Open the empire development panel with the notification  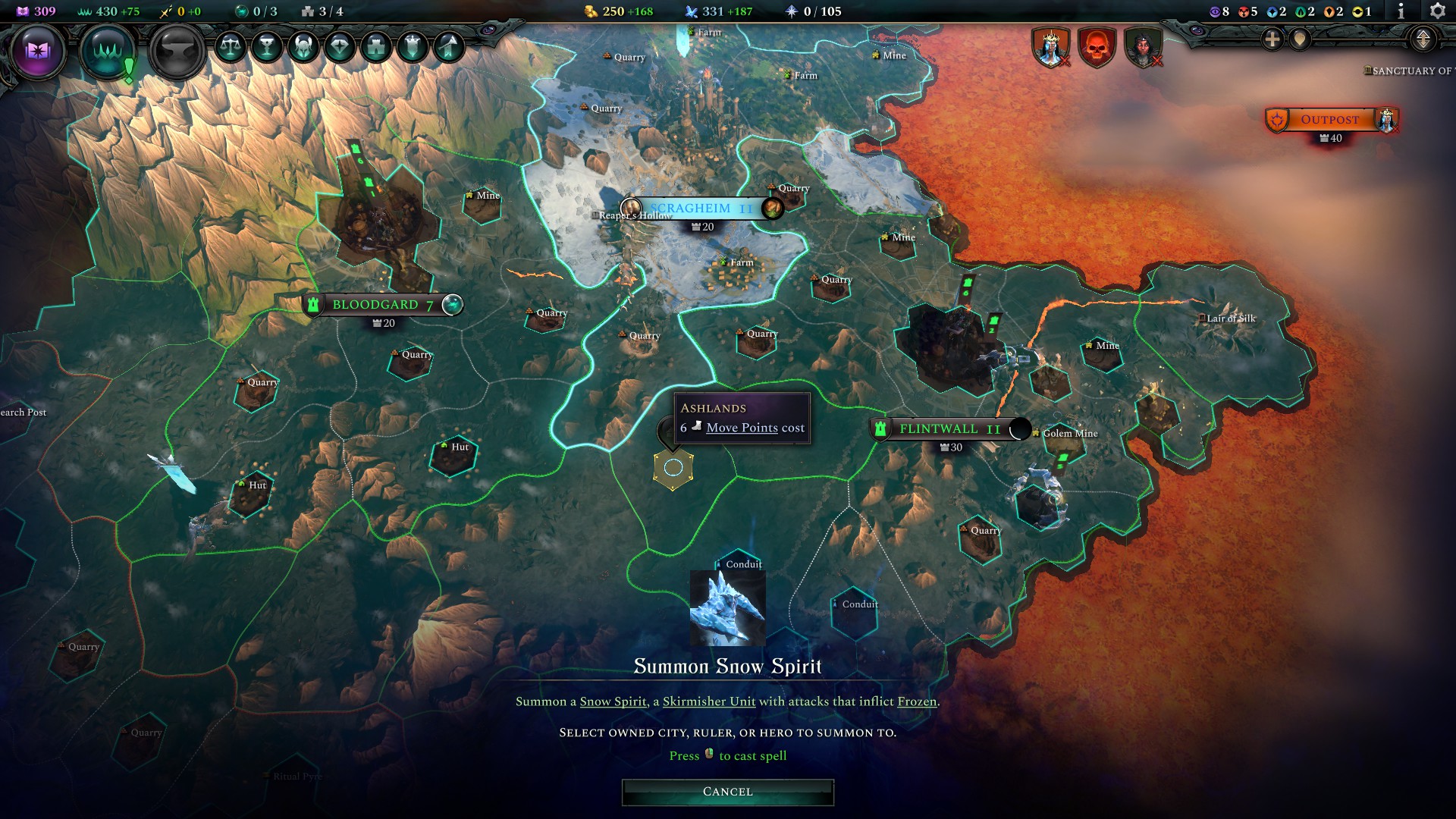(109, 50)
